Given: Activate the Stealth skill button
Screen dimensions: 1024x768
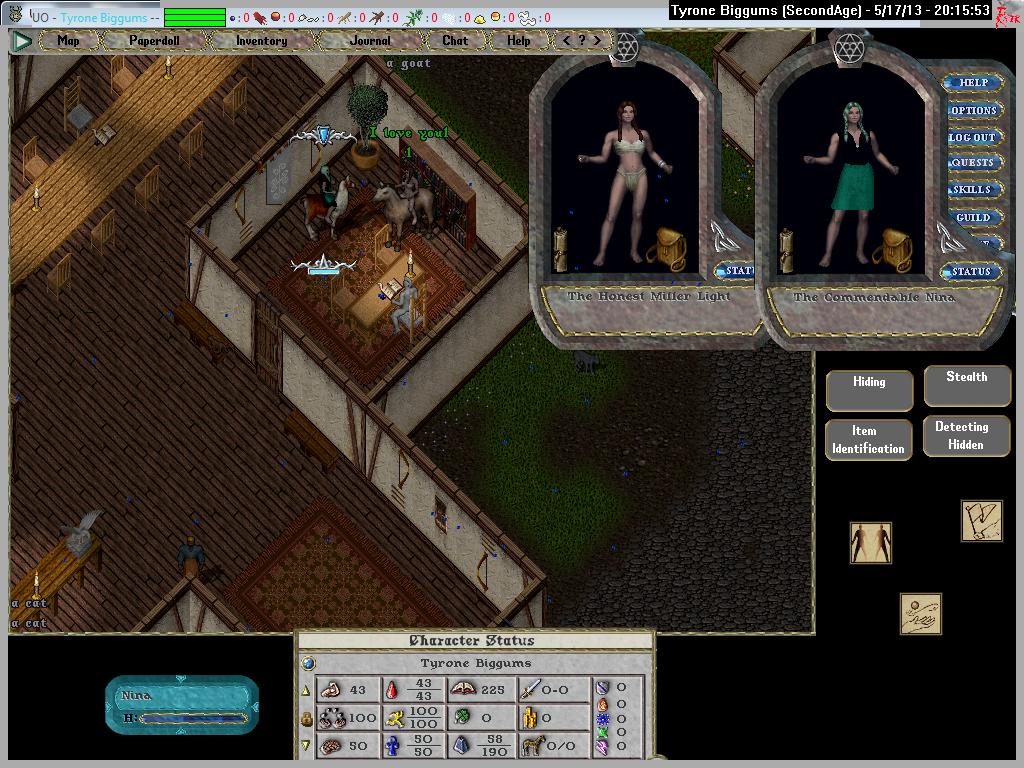Looking at the screenshot, I should 966,384.
